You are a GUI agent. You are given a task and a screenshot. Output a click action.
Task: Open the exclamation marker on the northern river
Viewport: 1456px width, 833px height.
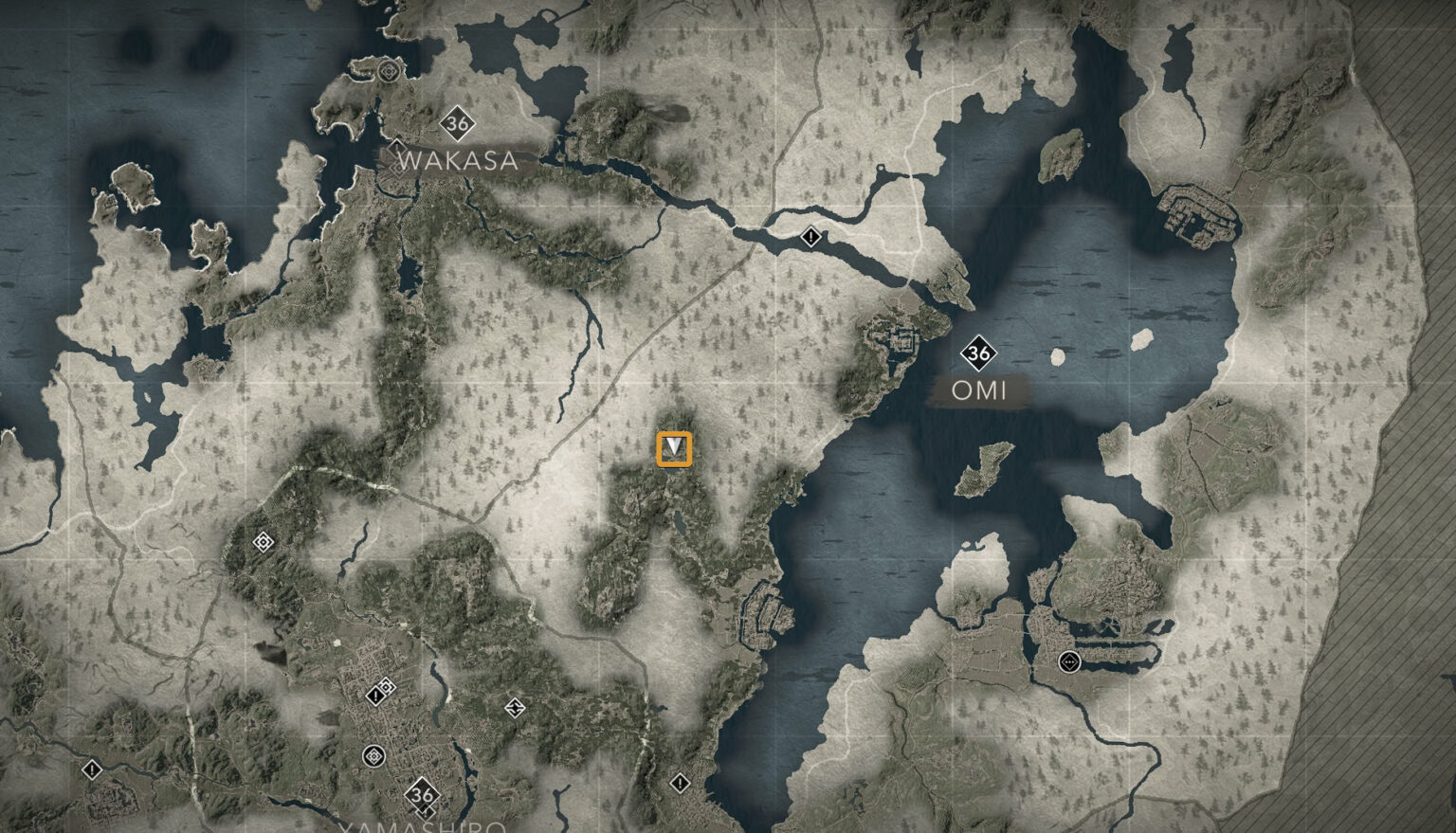coord(811,238)
